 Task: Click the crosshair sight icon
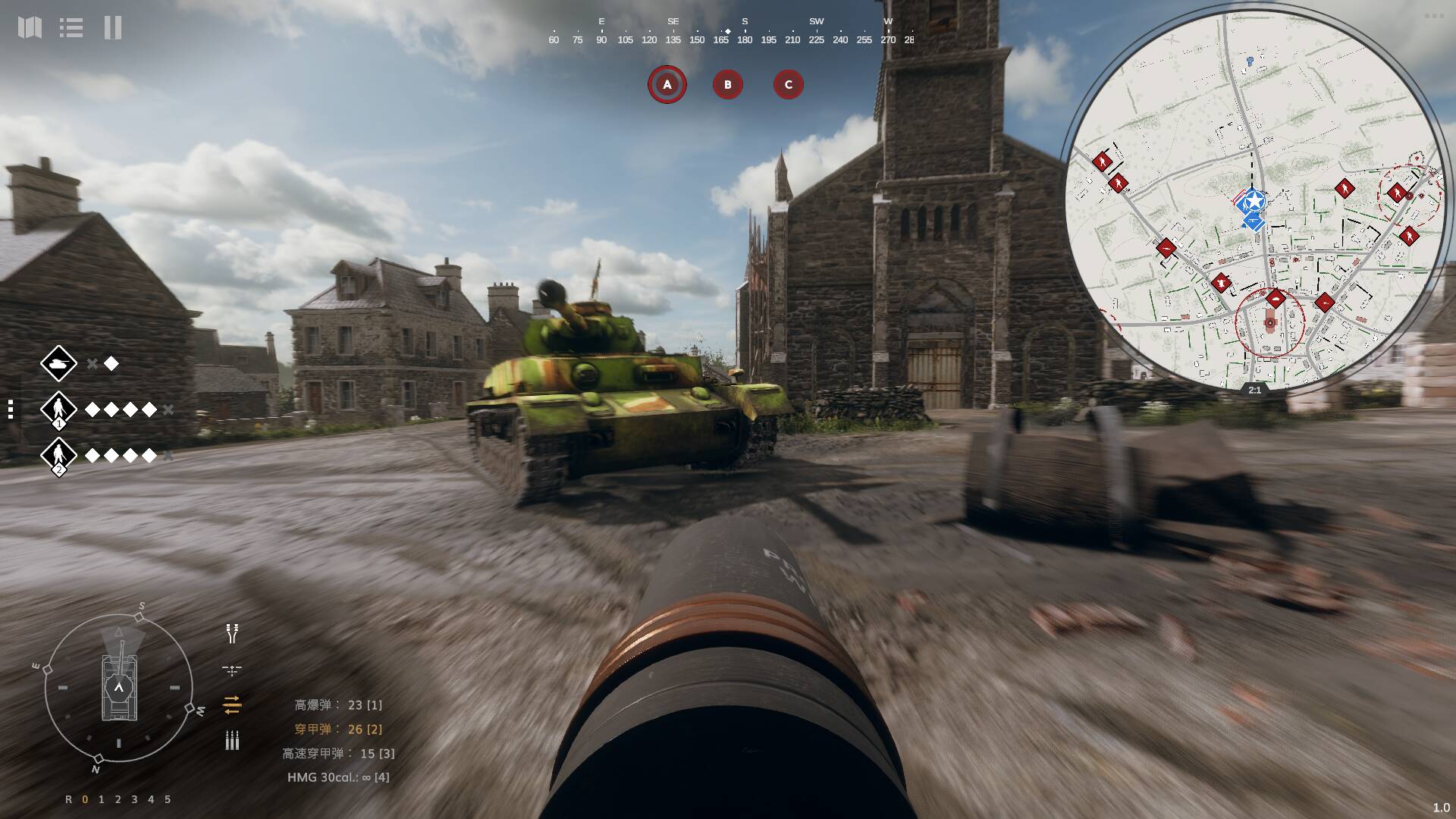[x=232, y=670]
